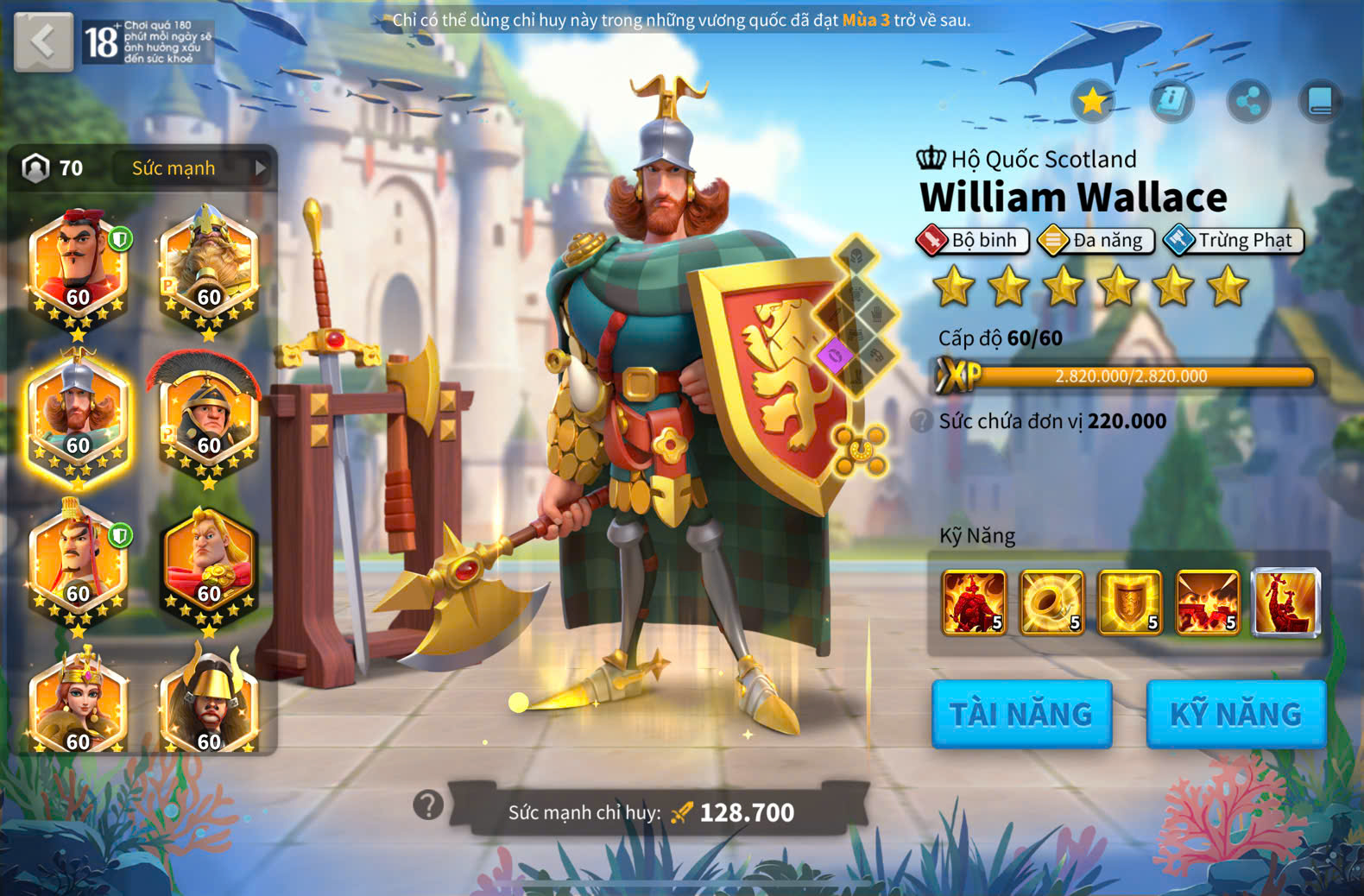
Task: Click the help icon beside Sức mạnh chỉ huy
Action: point(428,805)
